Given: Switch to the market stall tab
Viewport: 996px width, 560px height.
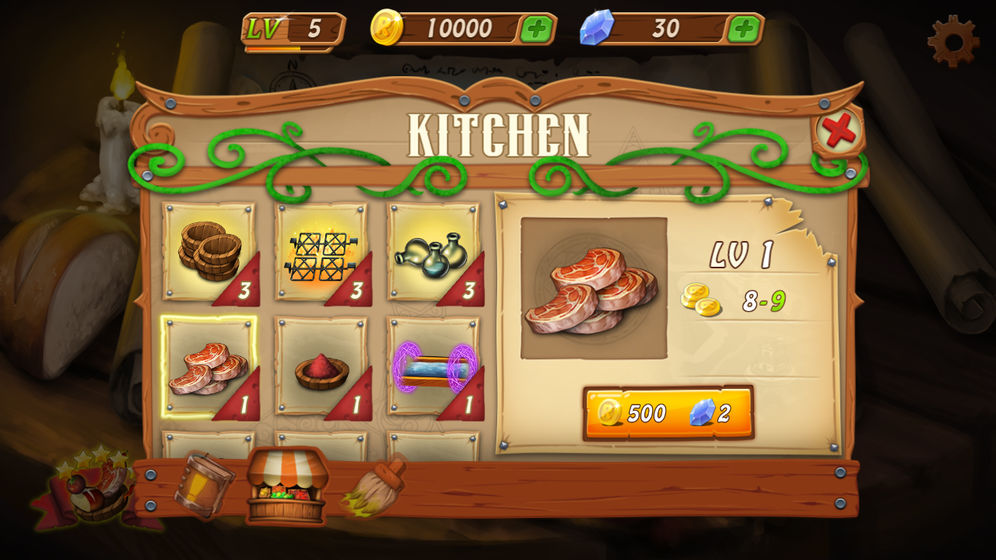Looking at the screenshot, I should 286,485.
